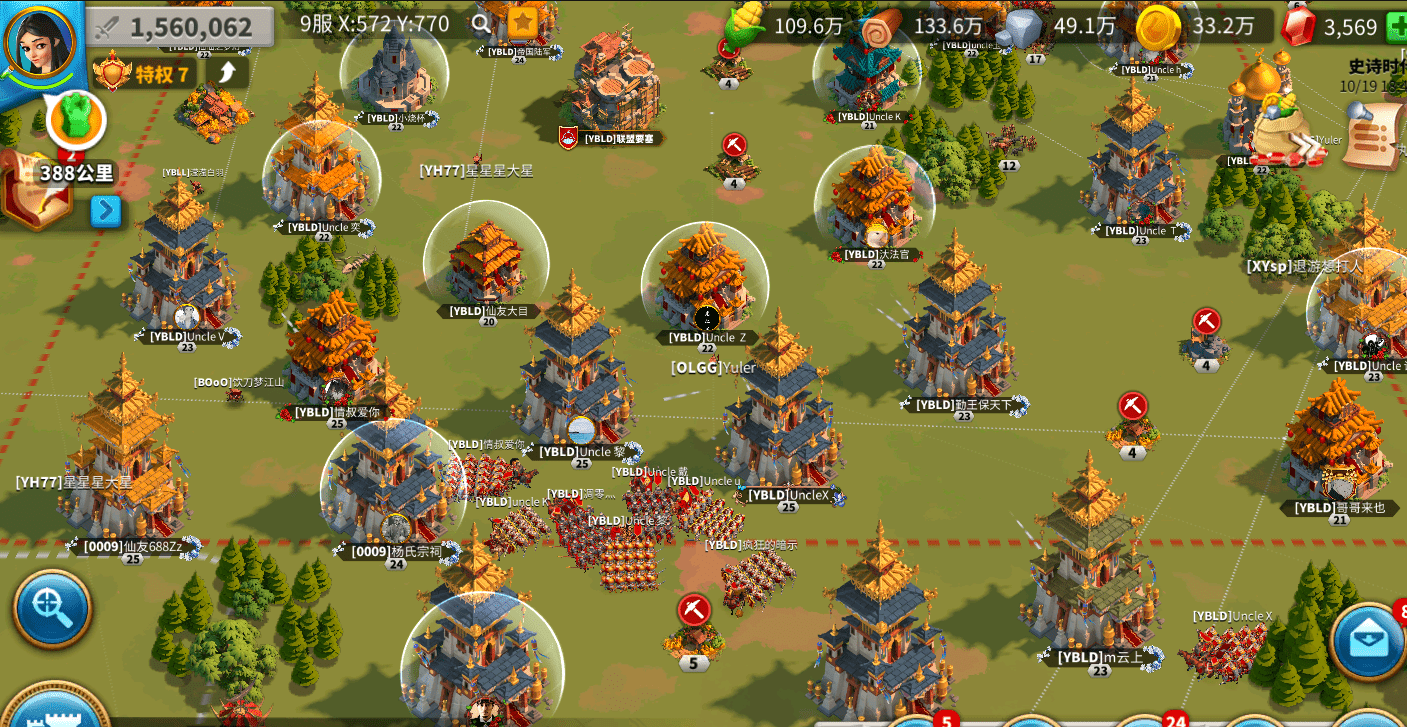This screenshot has width=1407, height=727.
Task: Open the orange star bookmarks button
Action: (x=522, y=23)
